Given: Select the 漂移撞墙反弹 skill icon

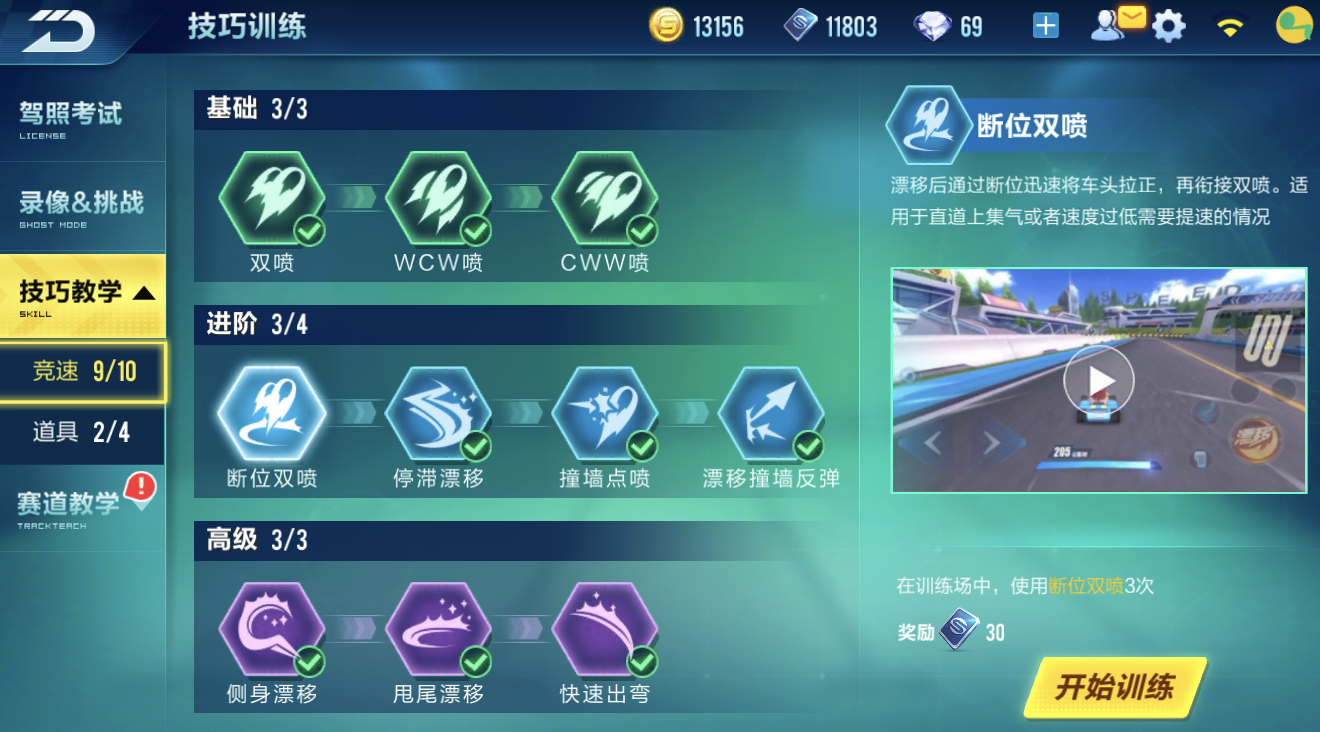Looking at the screenshot, I should pyautogui.click(x=770, y=411).
